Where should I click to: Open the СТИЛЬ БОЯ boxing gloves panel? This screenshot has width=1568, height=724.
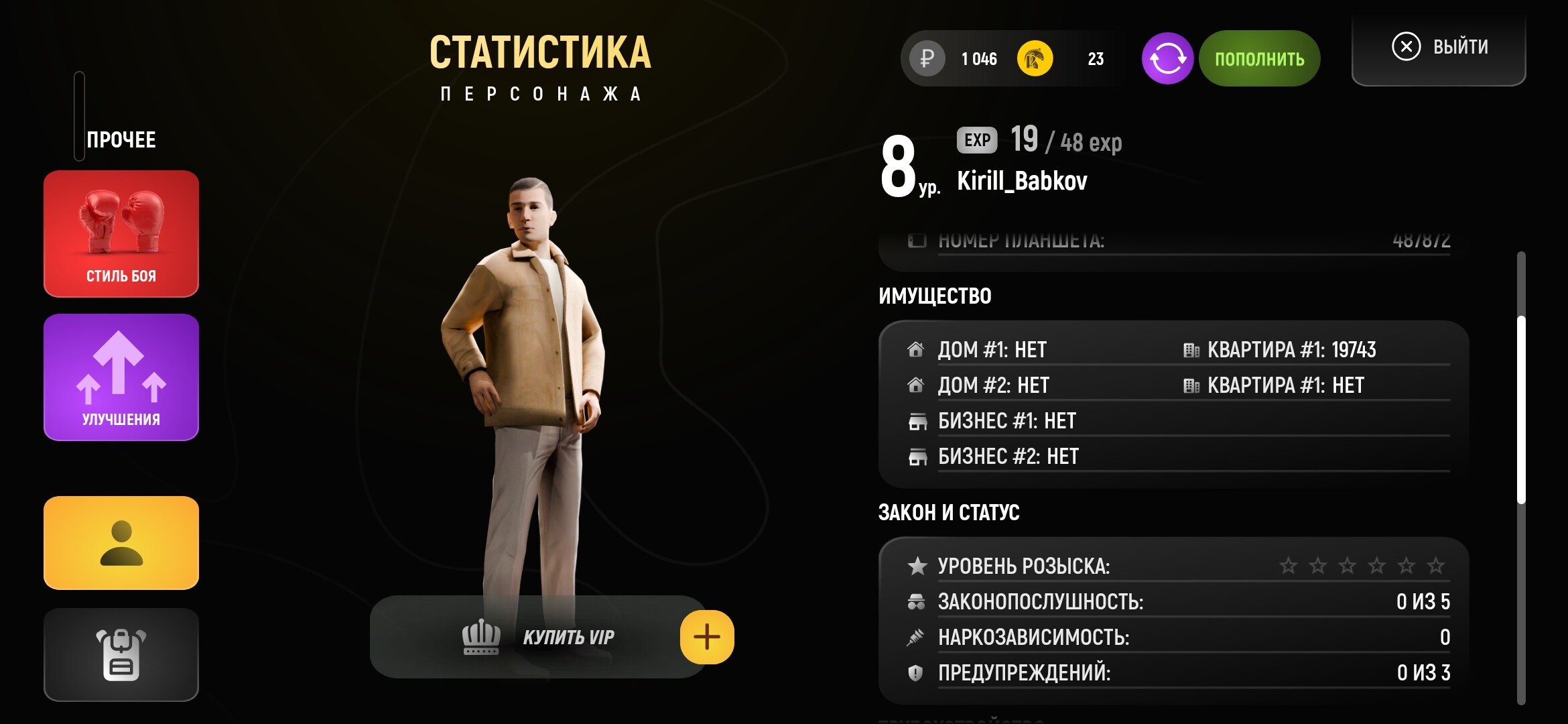pyautogui.click(x=121, y=233)
